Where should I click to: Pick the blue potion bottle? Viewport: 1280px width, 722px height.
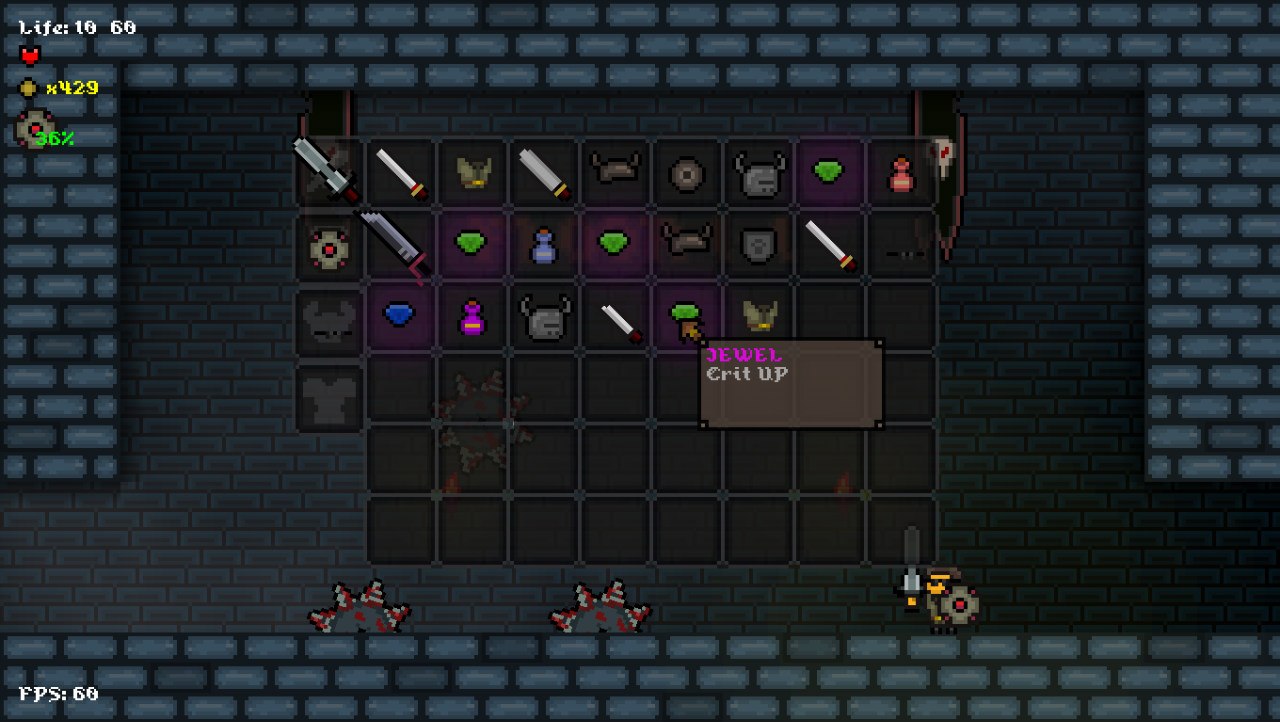pos(543,246)
